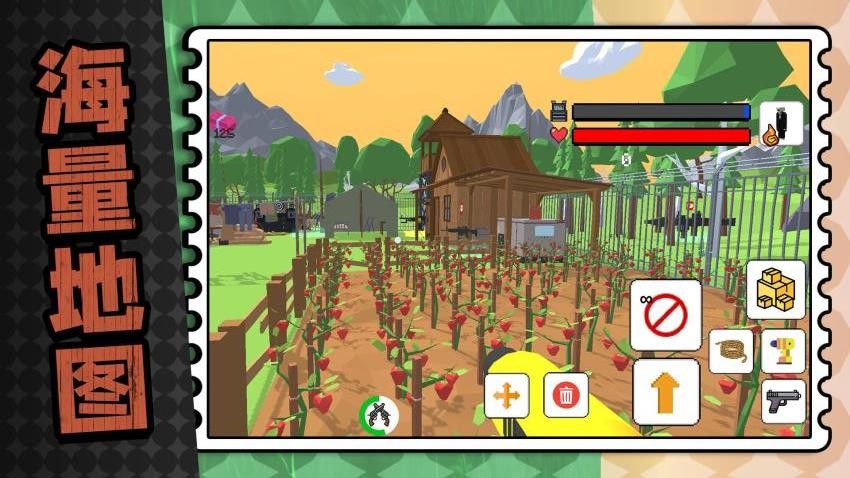Tap the crossed pistols weapon swap icon
850x478 pixels.
coord(379,414)
